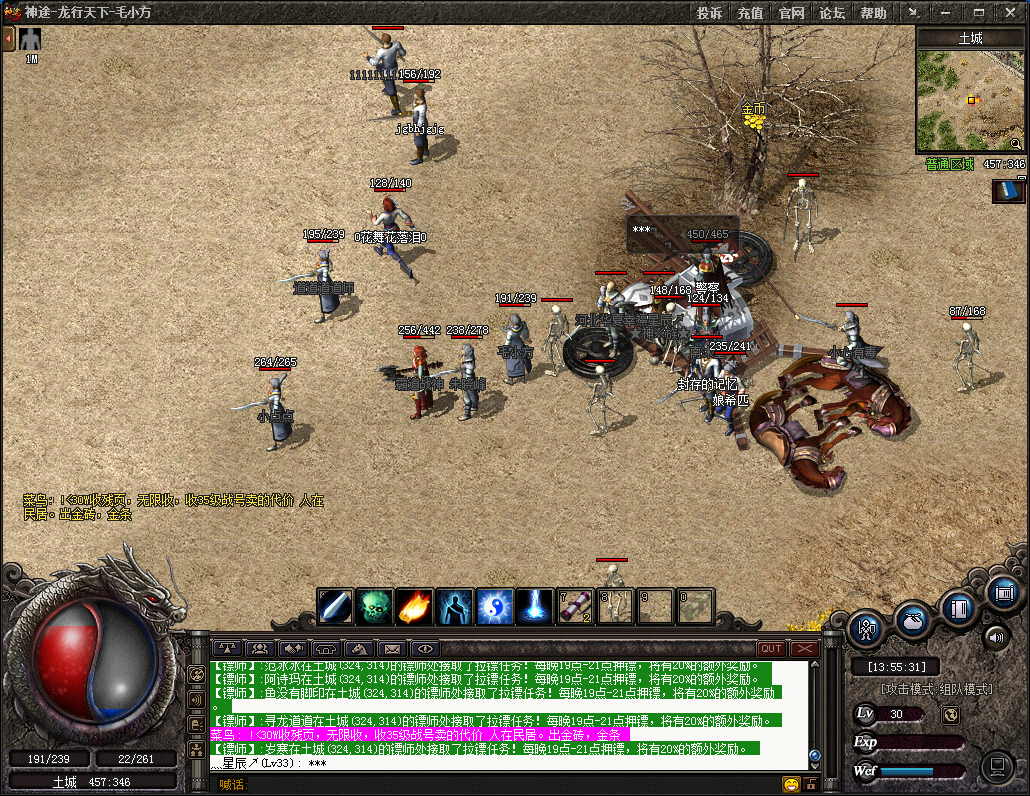Open the 投诉 complaint menu
This screenshot has height=796, width=1030.
tap(710, 13)
